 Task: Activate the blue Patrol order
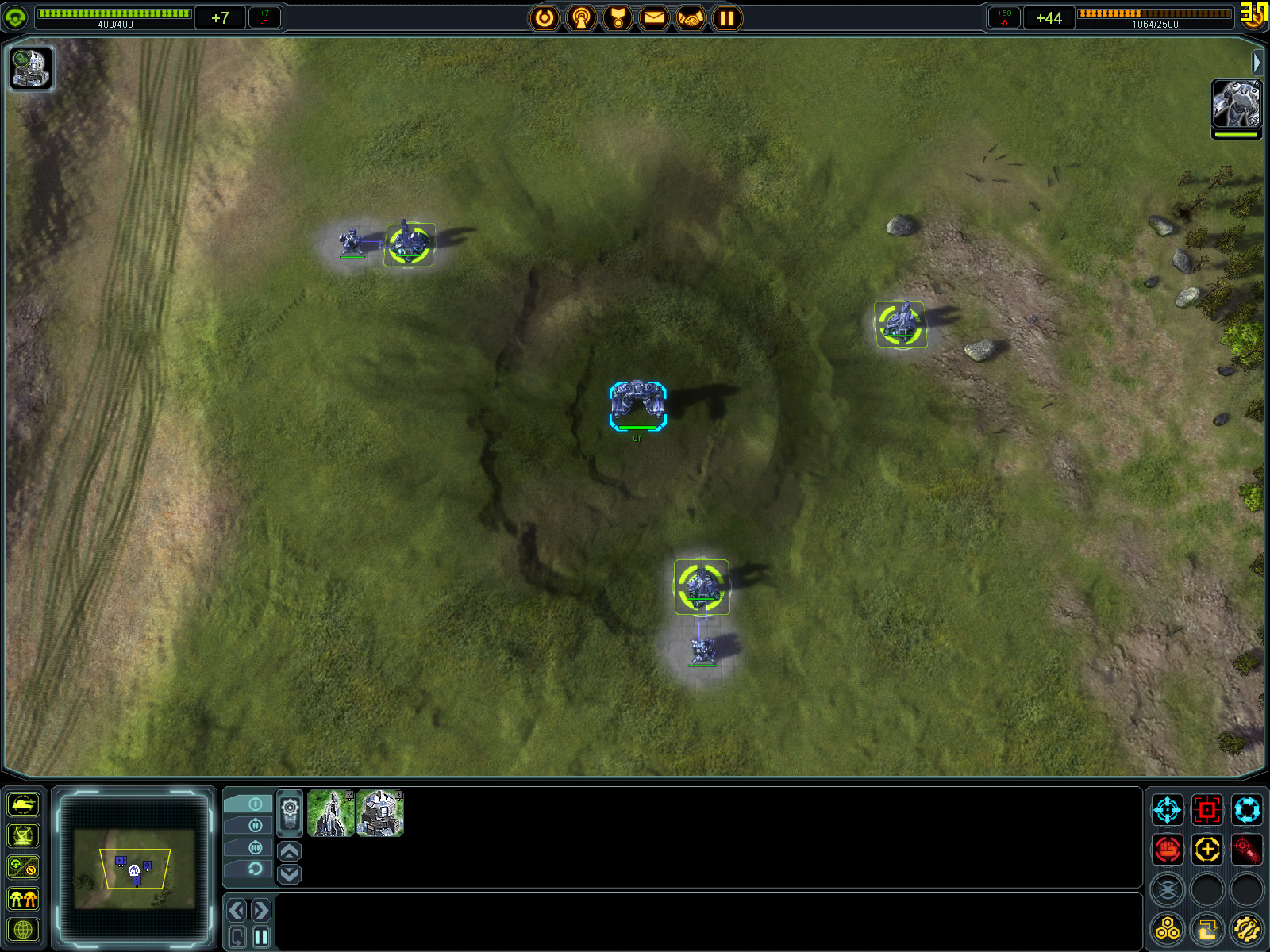click(1247, 810)
